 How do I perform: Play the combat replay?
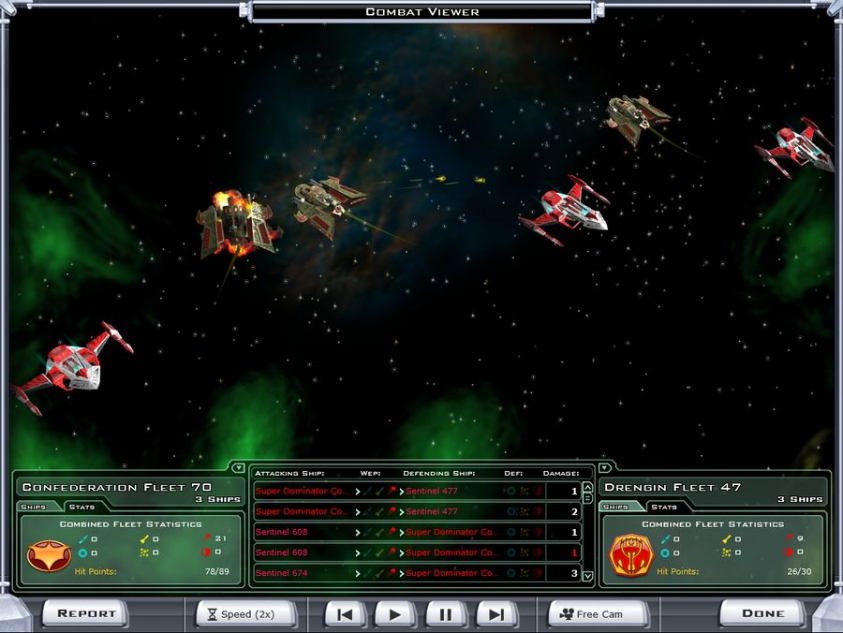click(x=395, y=614)
